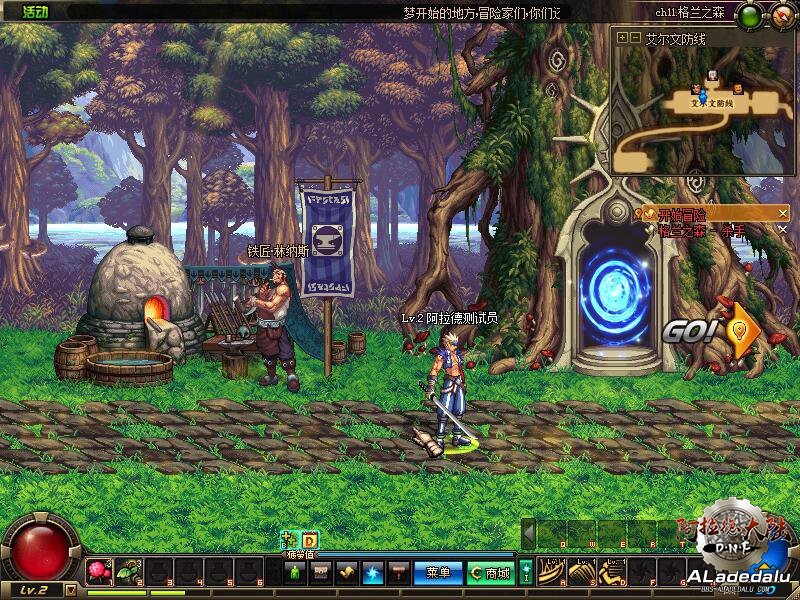Zoom out the minimap with minus button

coord(635,38)
